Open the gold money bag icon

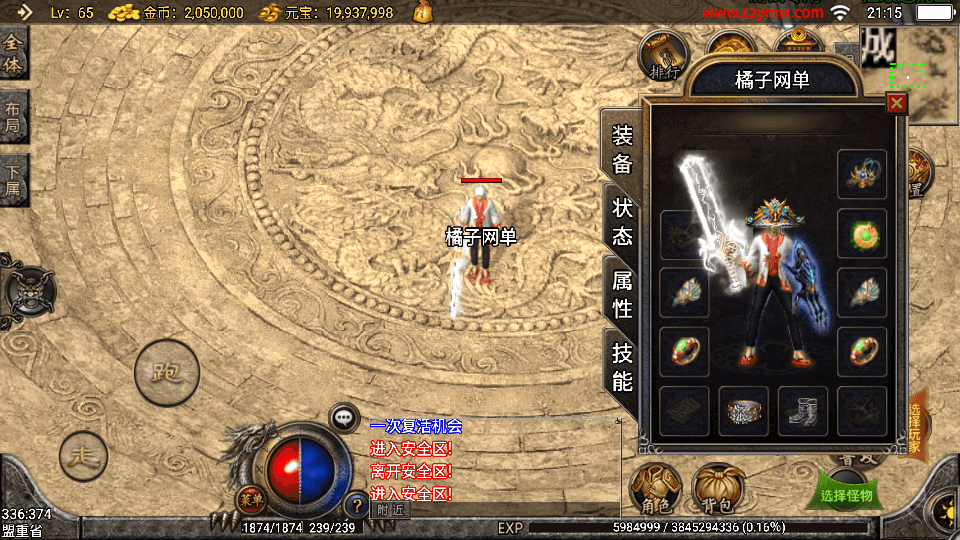423,13
